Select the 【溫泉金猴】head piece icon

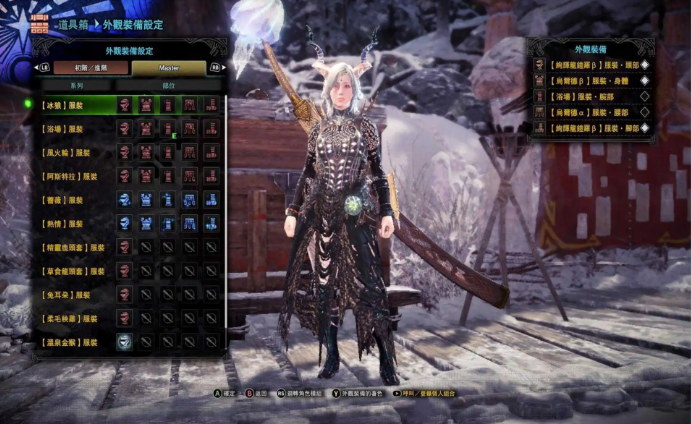tap(125, 342)
